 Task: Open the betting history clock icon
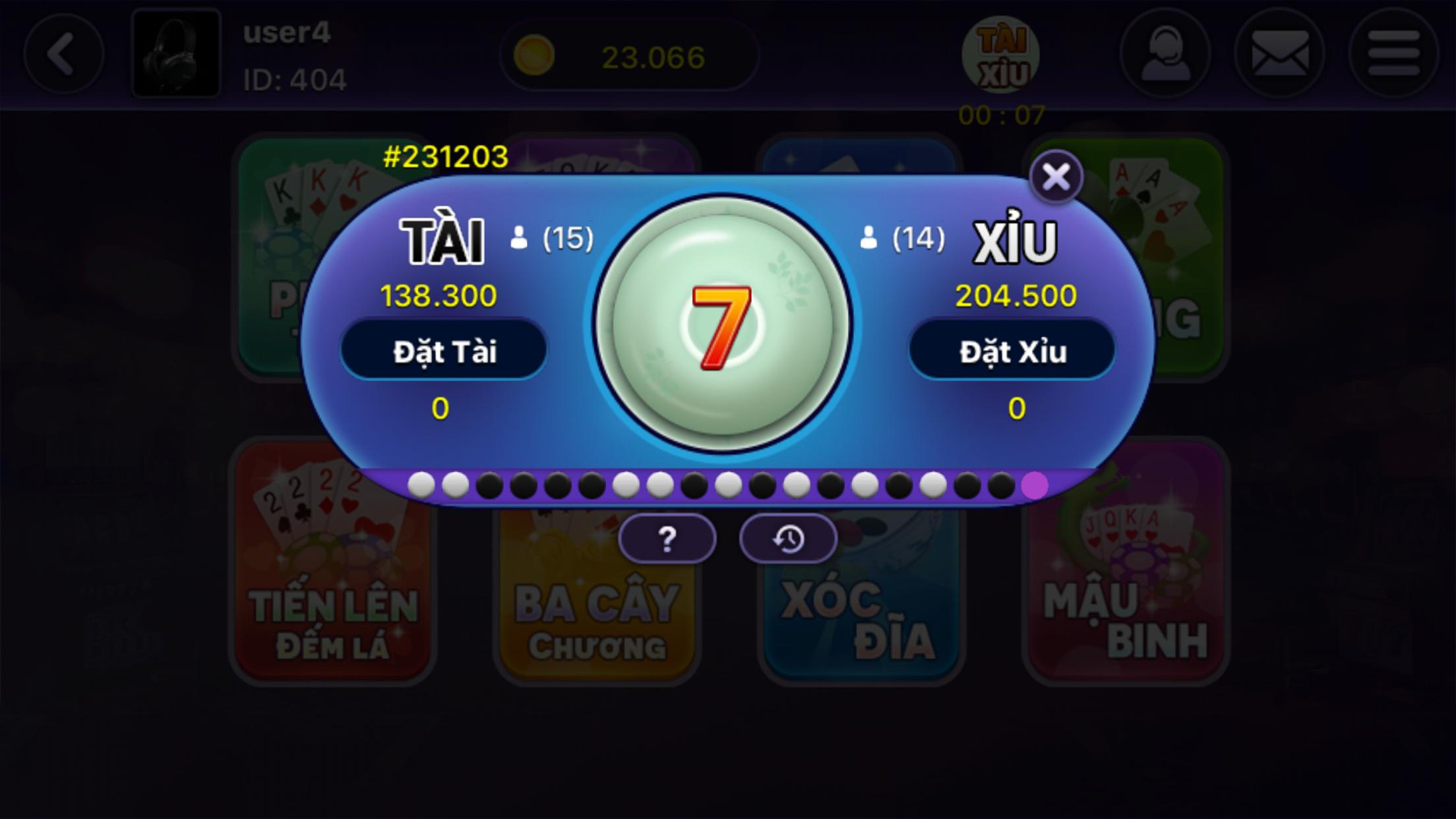789,539
